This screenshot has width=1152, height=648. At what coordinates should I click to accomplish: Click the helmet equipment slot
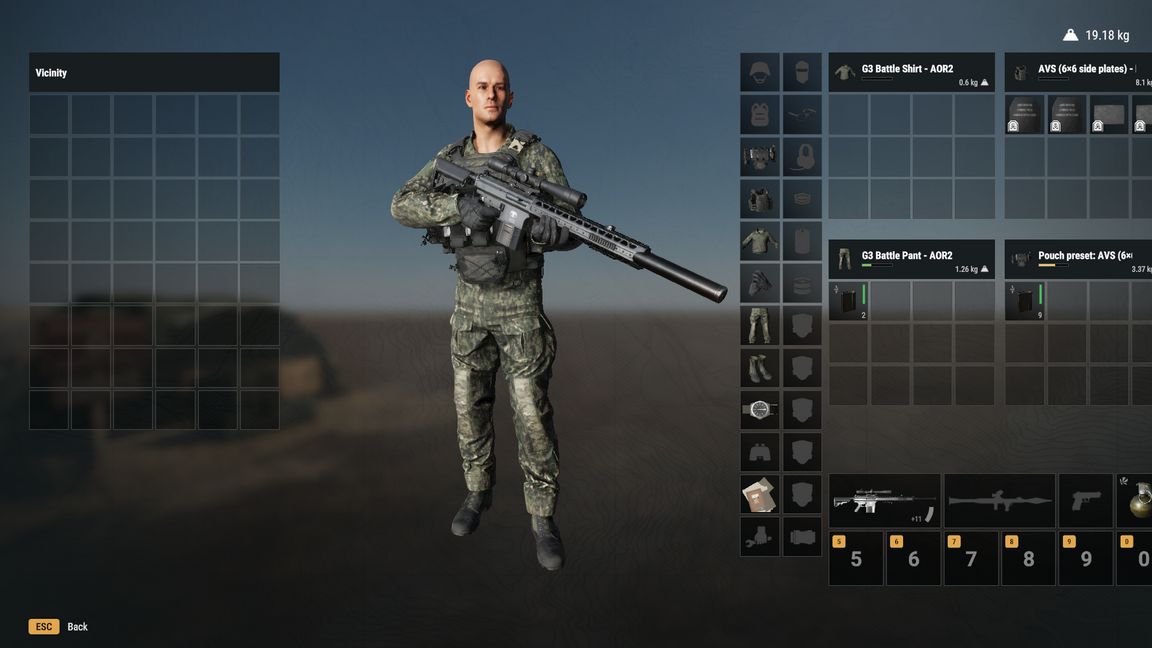point(760,73)
